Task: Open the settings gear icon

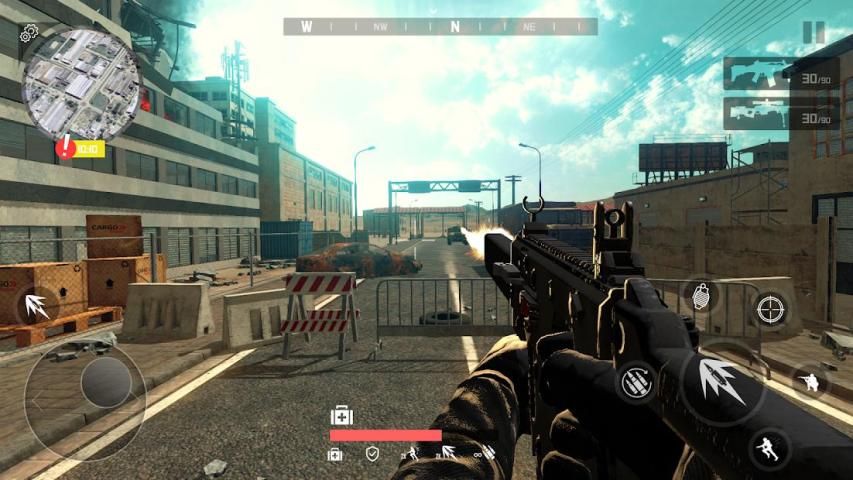Action: [28, 33]
